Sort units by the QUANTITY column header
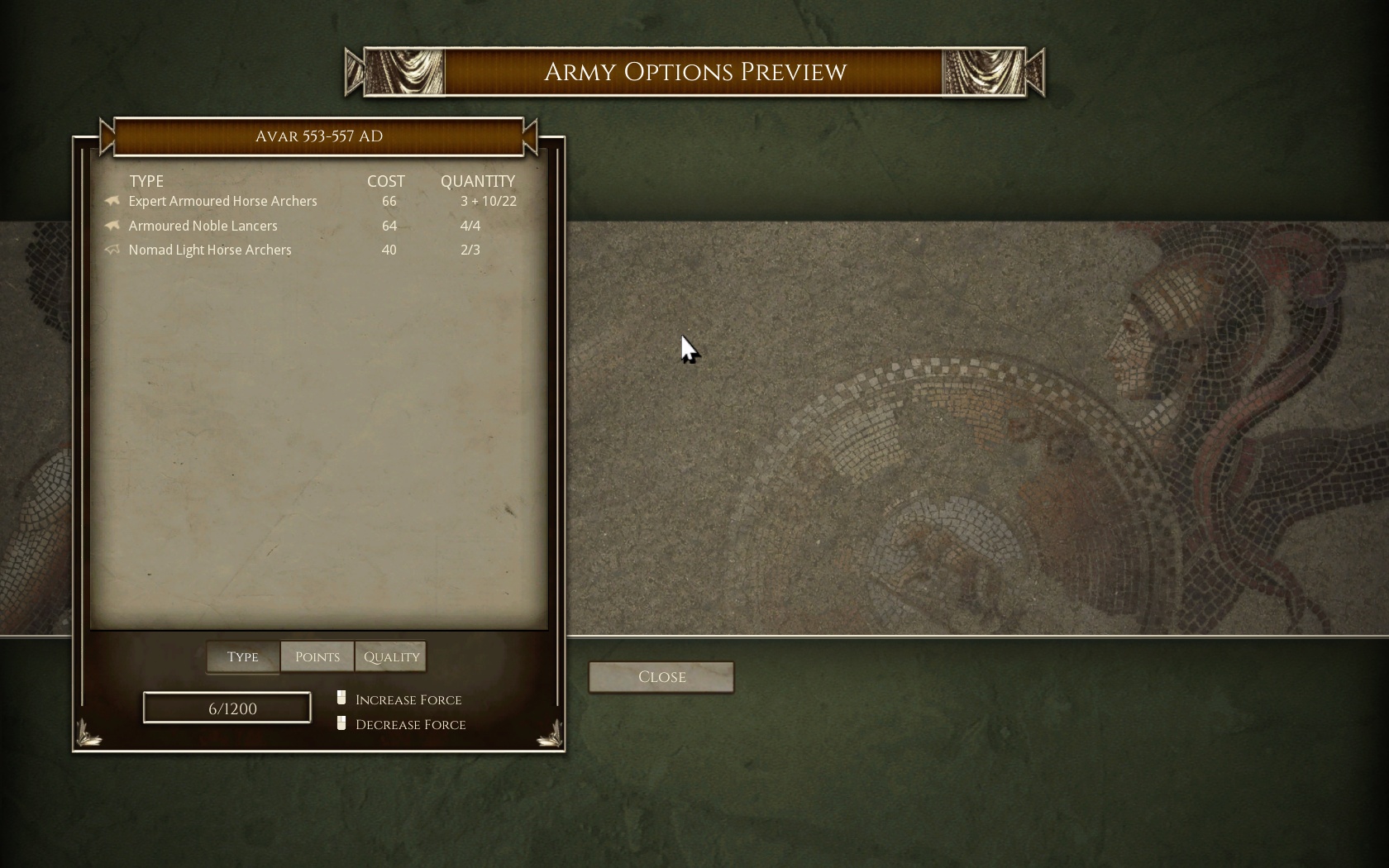The width and height of the screenshot is (1389, 868). pos(480,181)
